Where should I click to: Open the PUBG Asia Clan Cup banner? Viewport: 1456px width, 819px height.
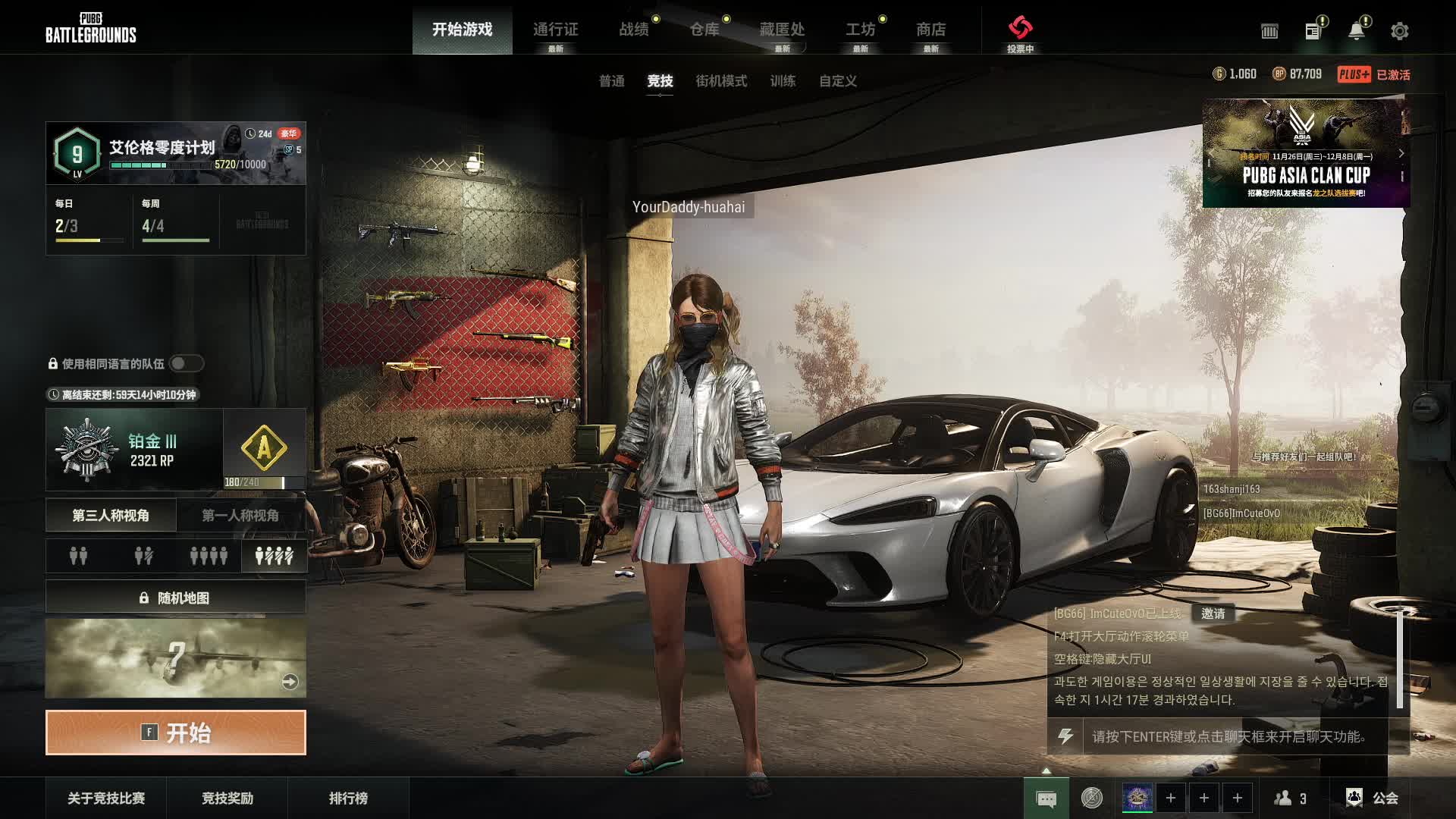pyautogui.click(x=1306, y=154)
